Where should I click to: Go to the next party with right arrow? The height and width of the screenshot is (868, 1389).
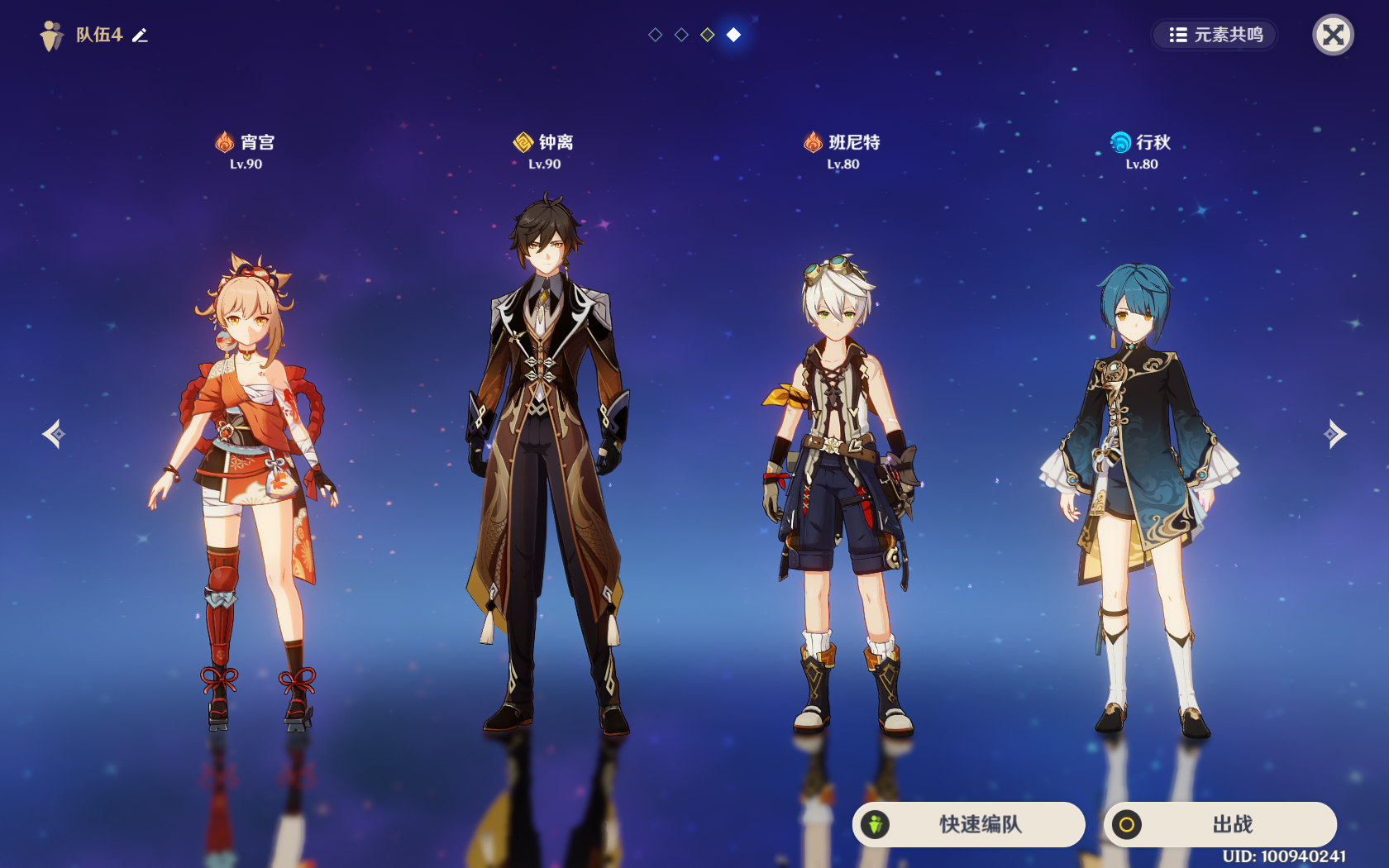[1334, 434]
